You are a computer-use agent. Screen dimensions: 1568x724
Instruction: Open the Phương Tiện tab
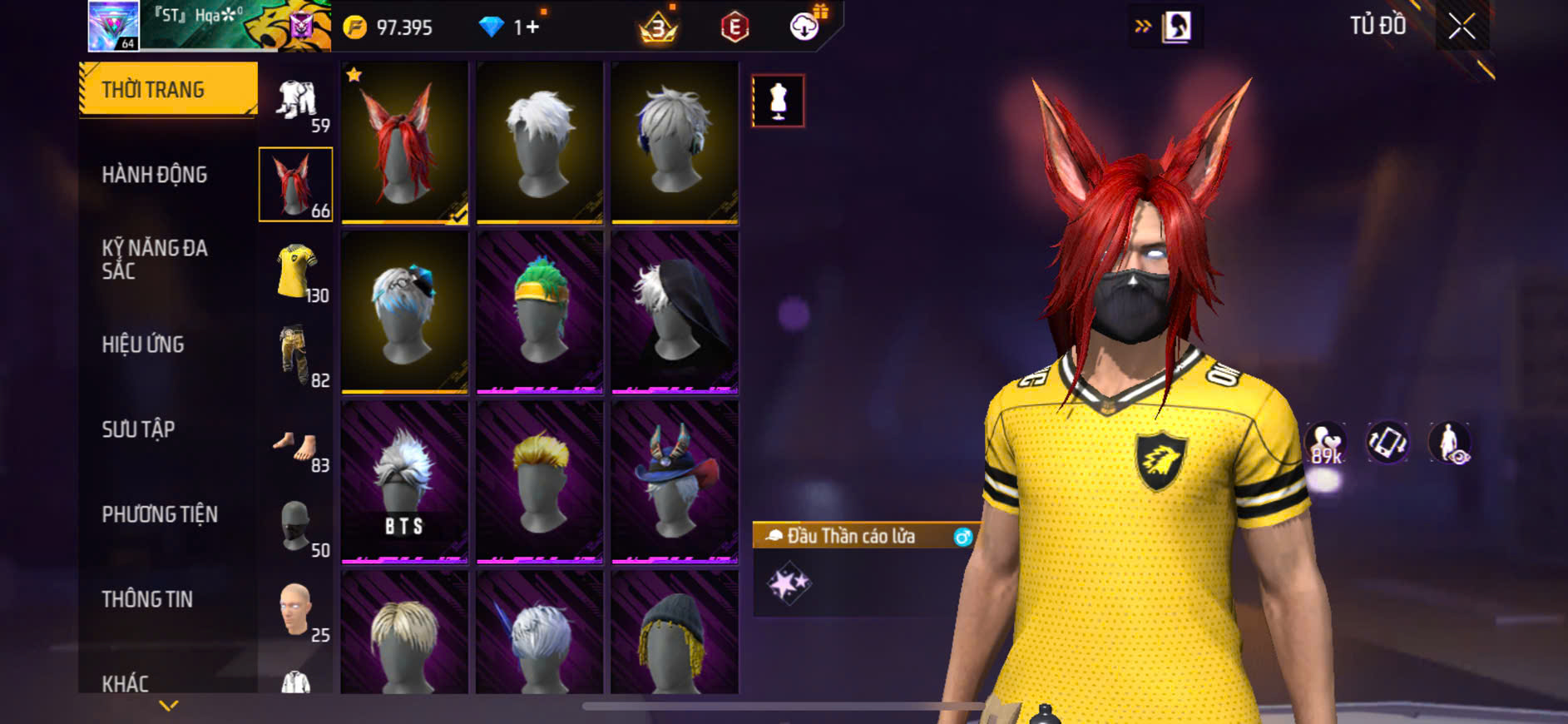point(160,514)
